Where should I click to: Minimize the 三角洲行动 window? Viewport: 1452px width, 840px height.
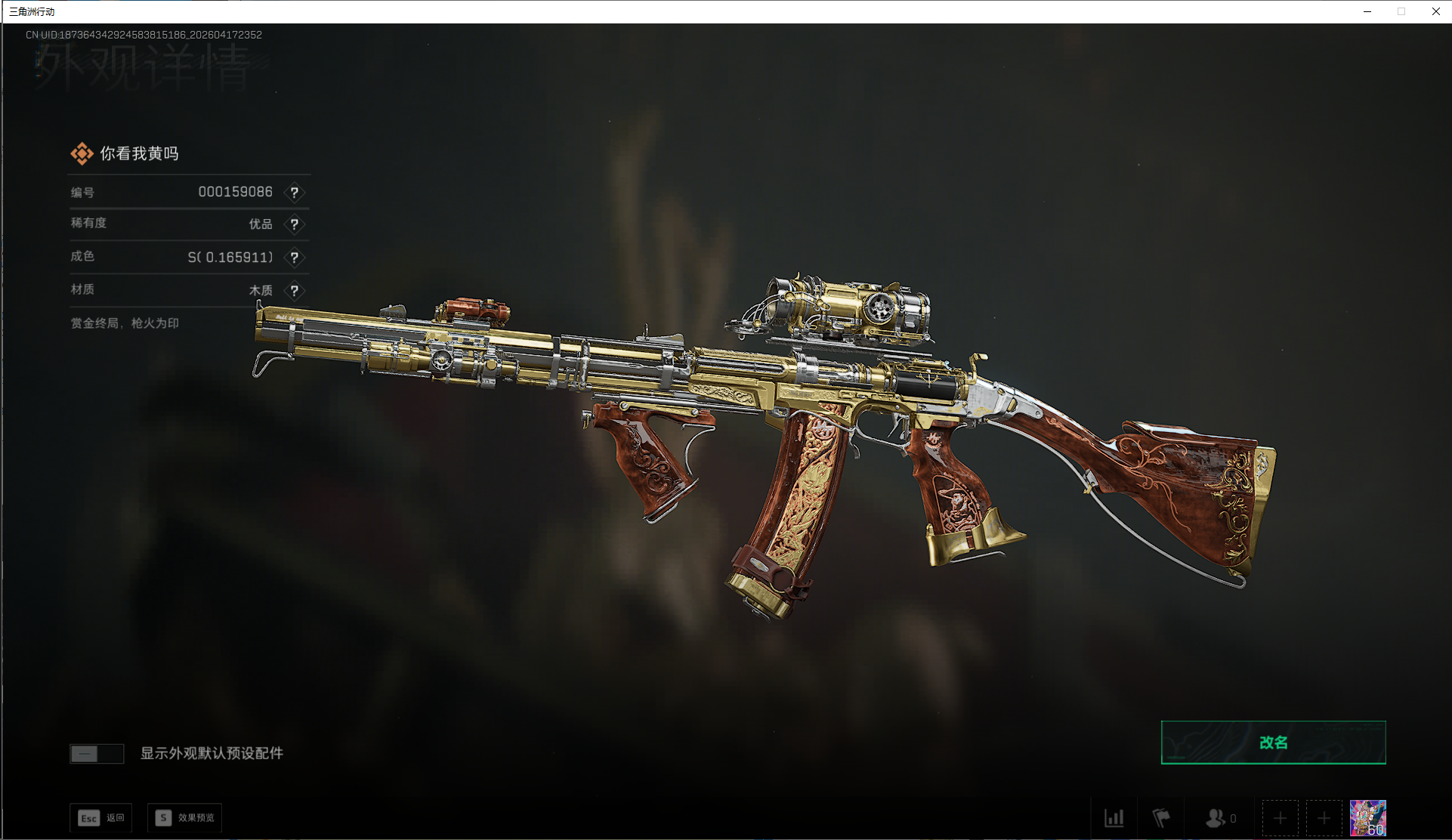1367,11
